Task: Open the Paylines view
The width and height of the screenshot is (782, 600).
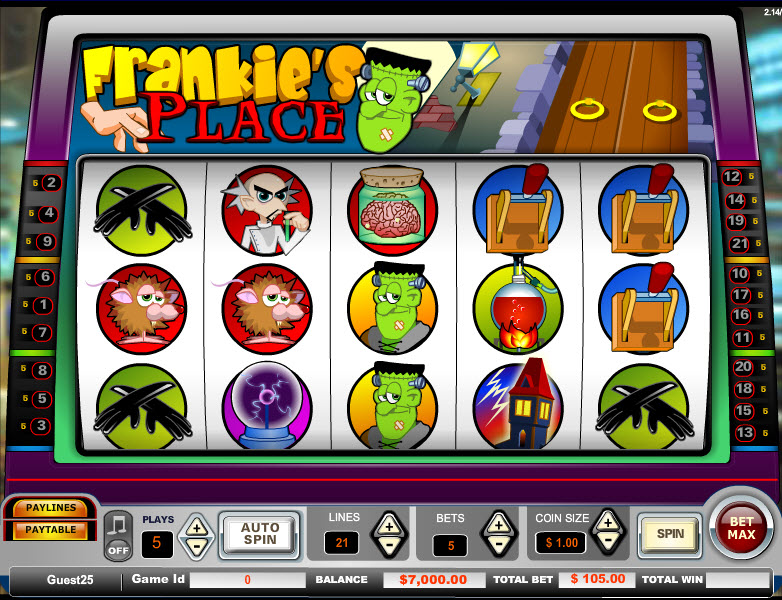Action: 51,509
